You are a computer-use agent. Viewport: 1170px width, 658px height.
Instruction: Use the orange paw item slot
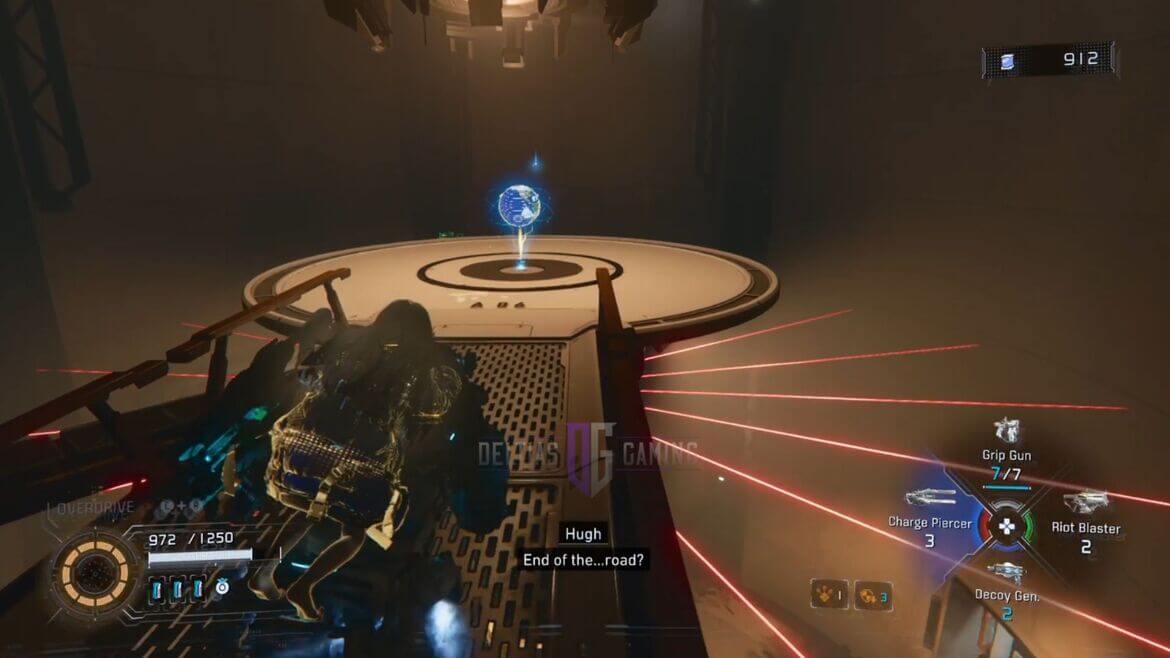pos(829,595)
